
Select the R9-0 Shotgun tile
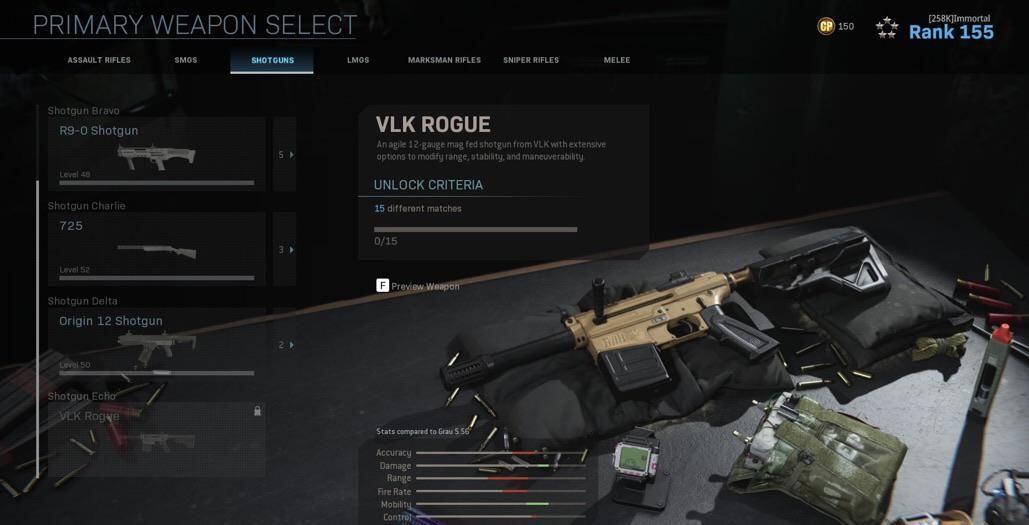157,153
